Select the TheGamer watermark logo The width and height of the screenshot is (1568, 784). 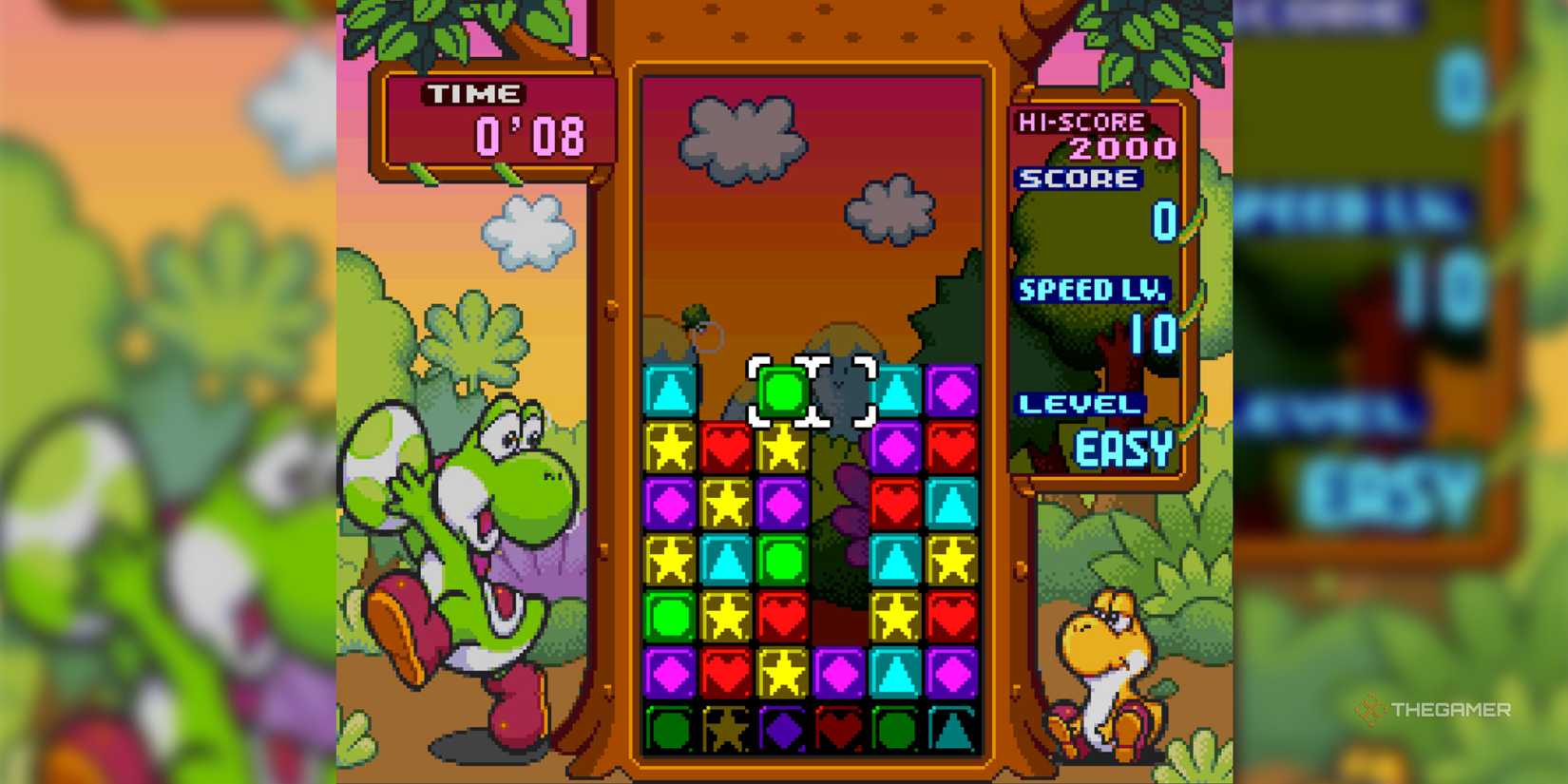pyautogui.click(x=1435, y=708)
